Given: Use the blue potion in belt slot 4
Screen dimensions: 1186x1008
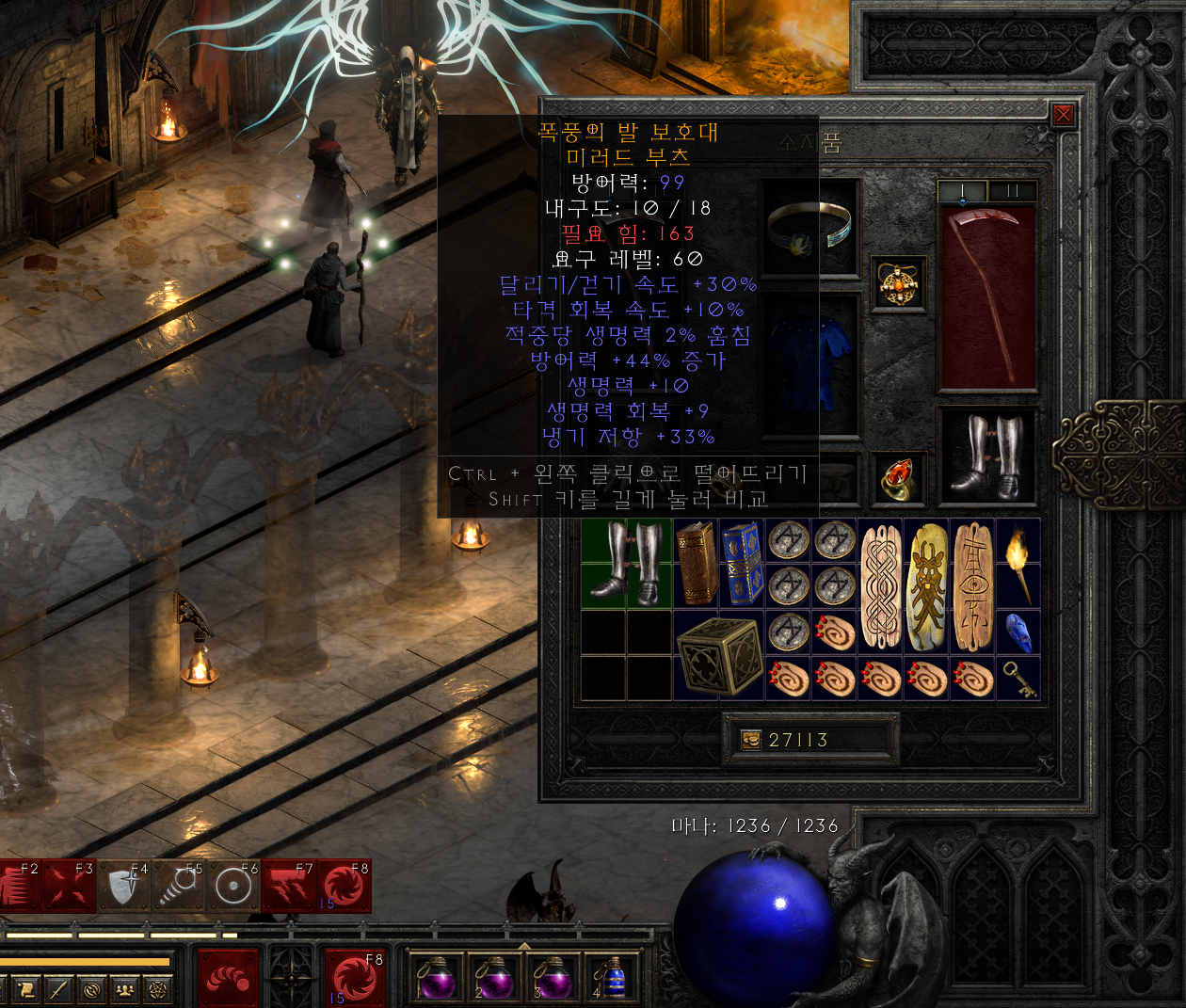Looking at the screenshot, I should point(614,979).
